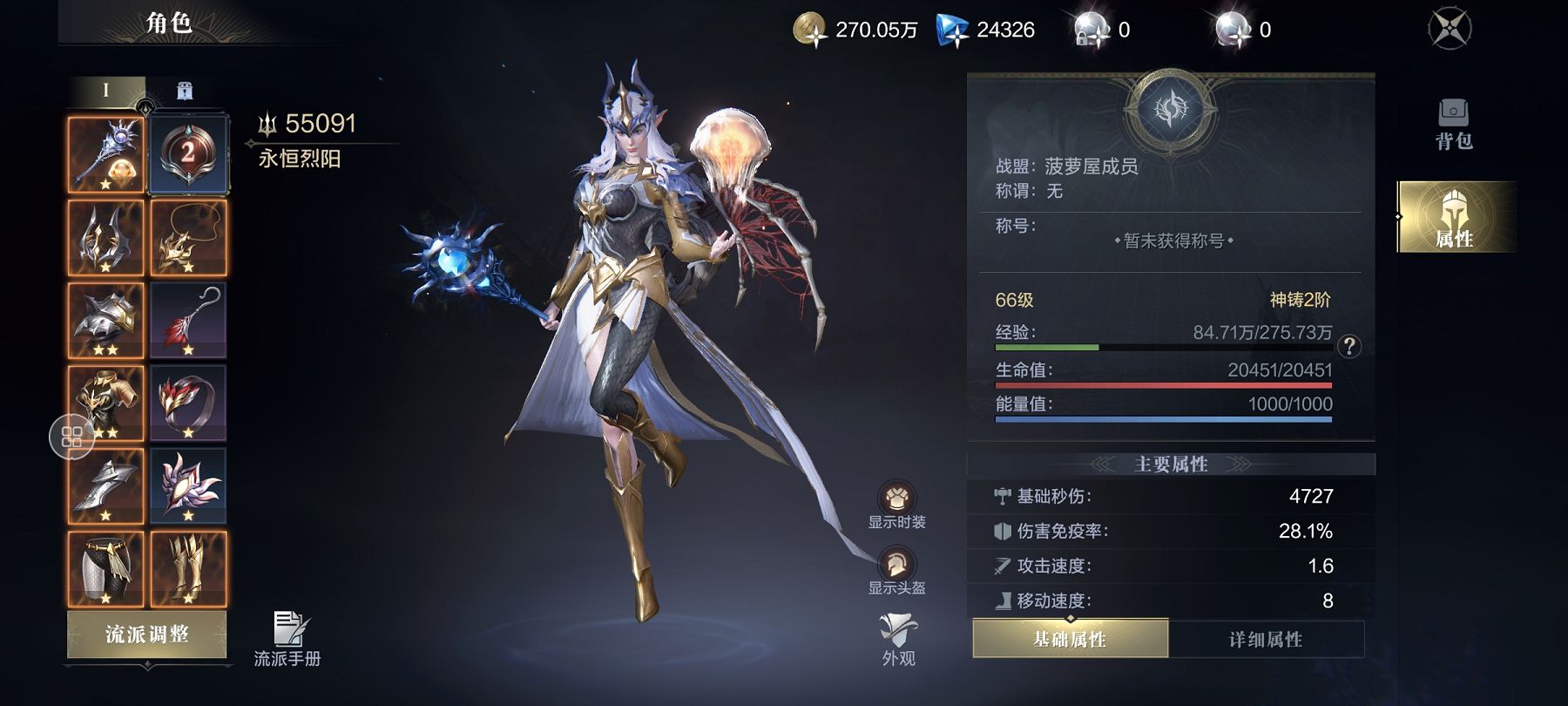This screenshot has width=1568, height=706.
Task: Switch to the 详细属性 tab
Action: point(1265,640)
